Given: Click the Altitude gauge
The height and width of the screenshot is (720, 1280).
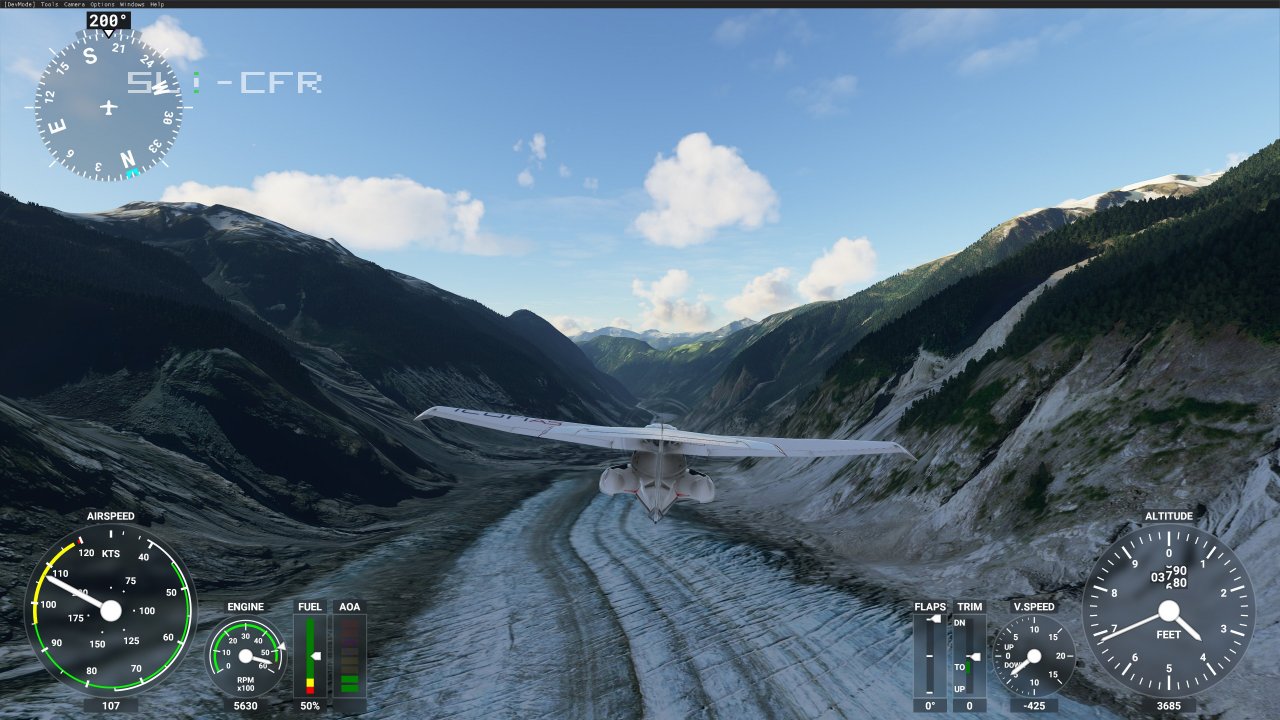Looking at the screenshot, I should pos(1168,610).
